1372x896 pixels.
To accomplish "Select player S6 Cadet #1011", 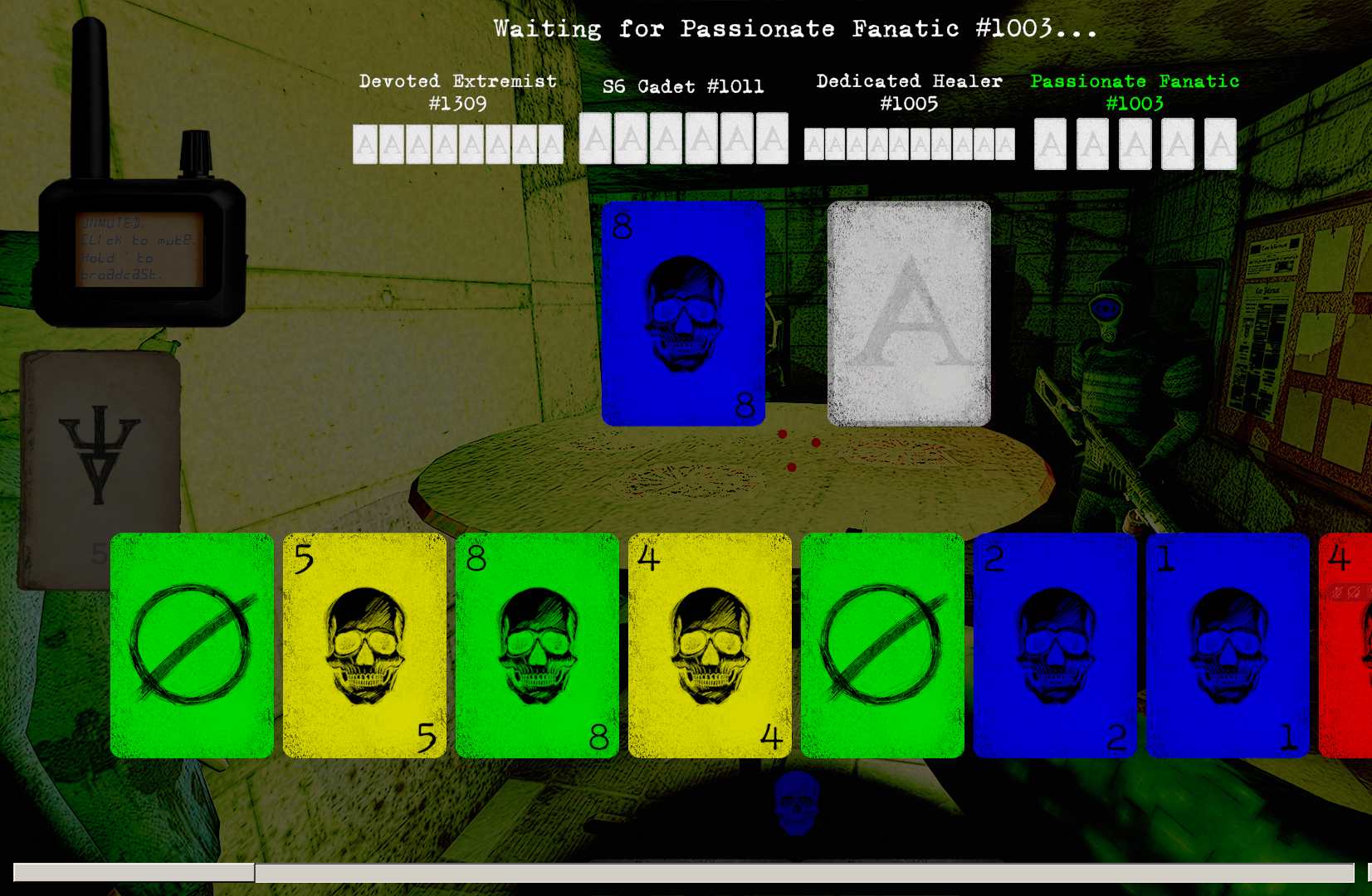I will pyautogui.click(x=683, y=86).
